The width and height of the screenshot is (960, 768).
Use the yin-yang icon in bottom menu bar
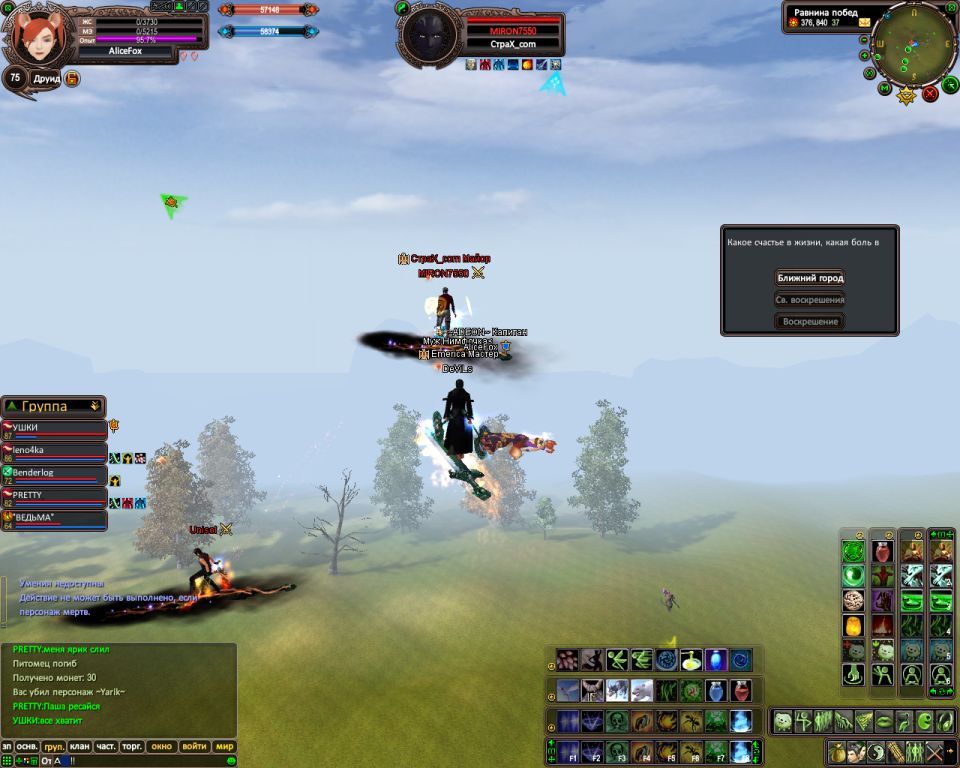point(874,751)
